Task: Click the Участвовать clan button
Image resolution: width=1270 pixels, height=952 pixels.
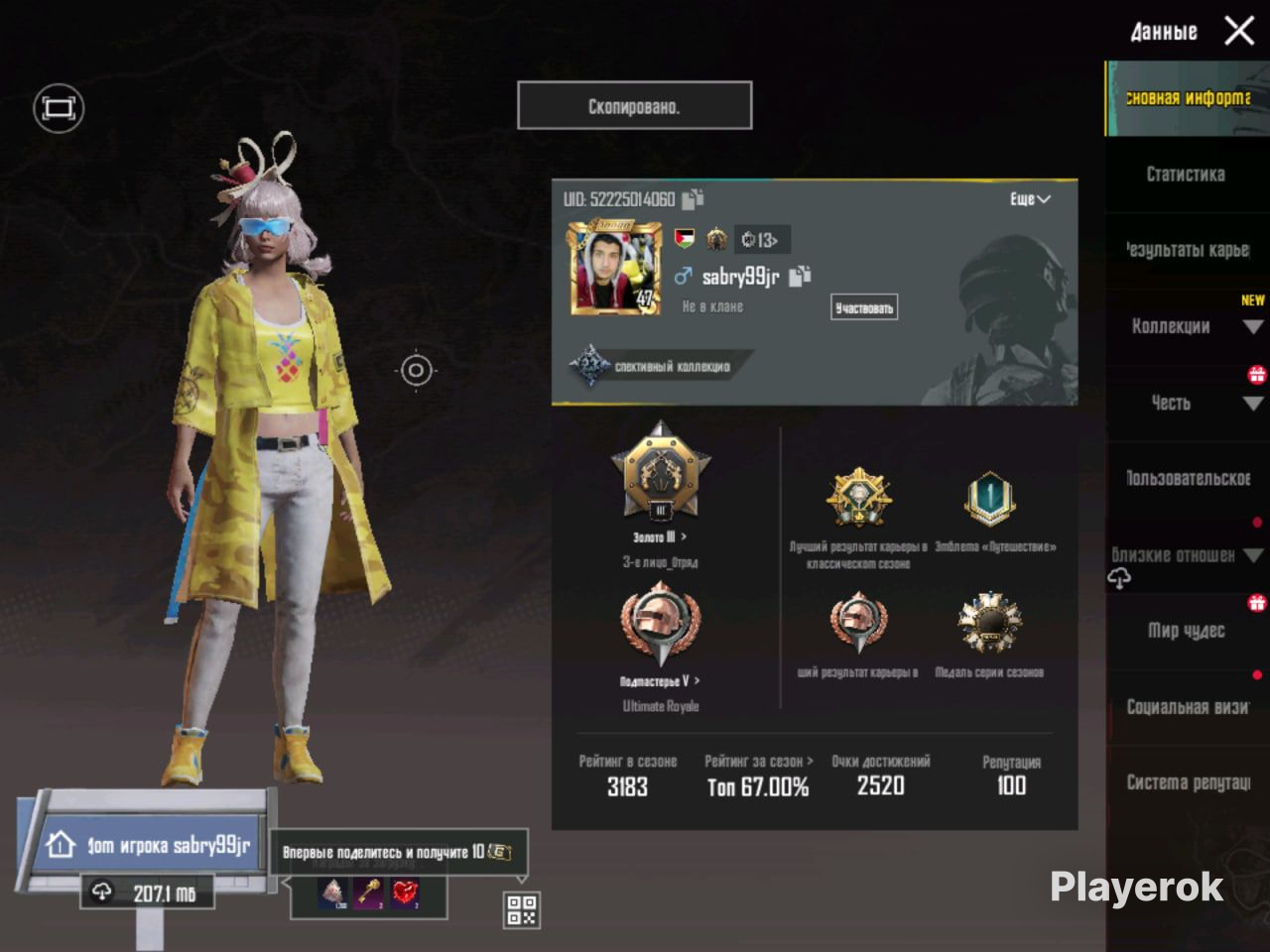Action: coord(863,308)
